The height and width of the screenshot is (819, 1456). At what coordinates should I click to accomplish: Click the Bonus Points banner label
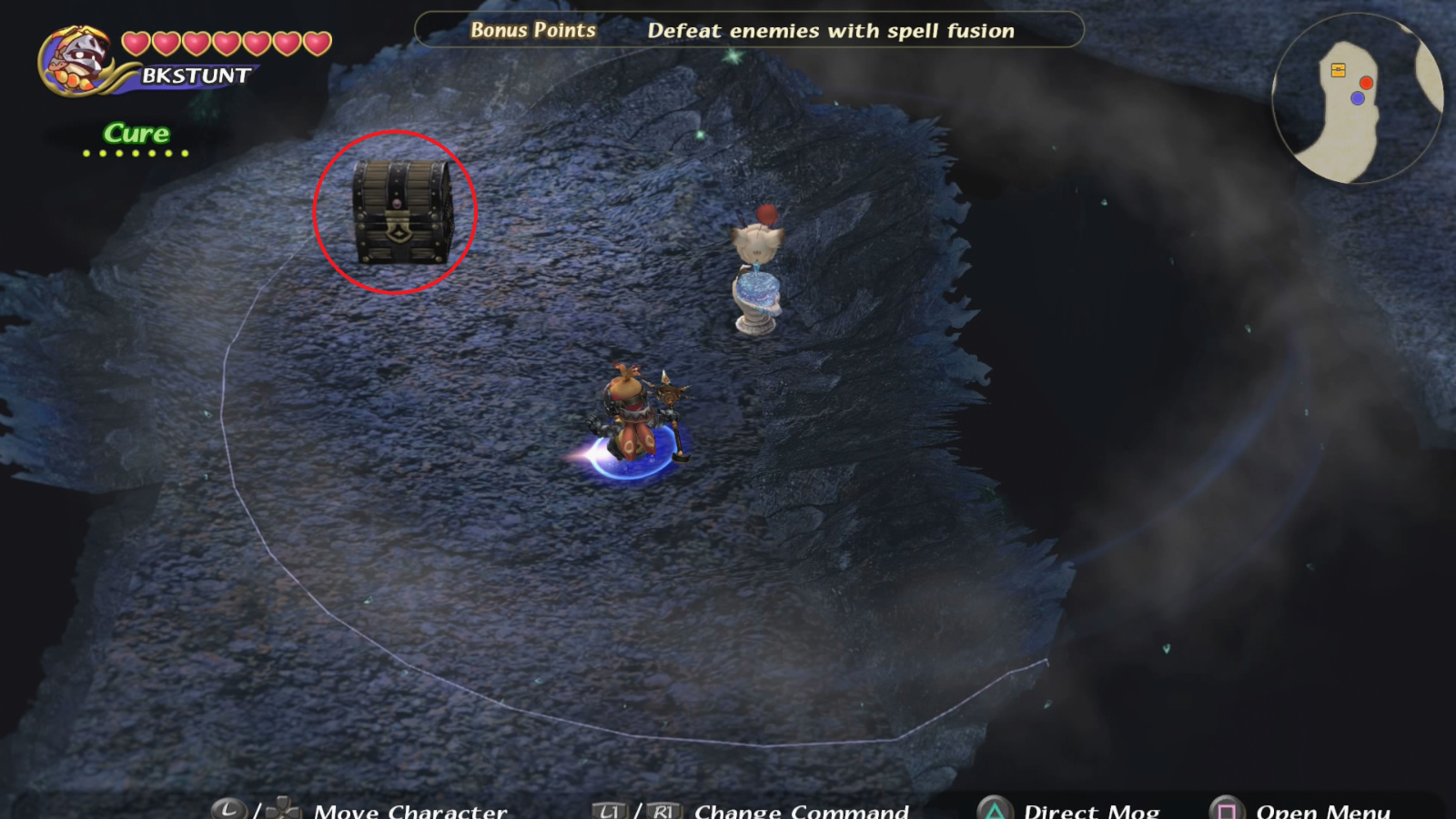pyautogui.click(x=533, y=30)
